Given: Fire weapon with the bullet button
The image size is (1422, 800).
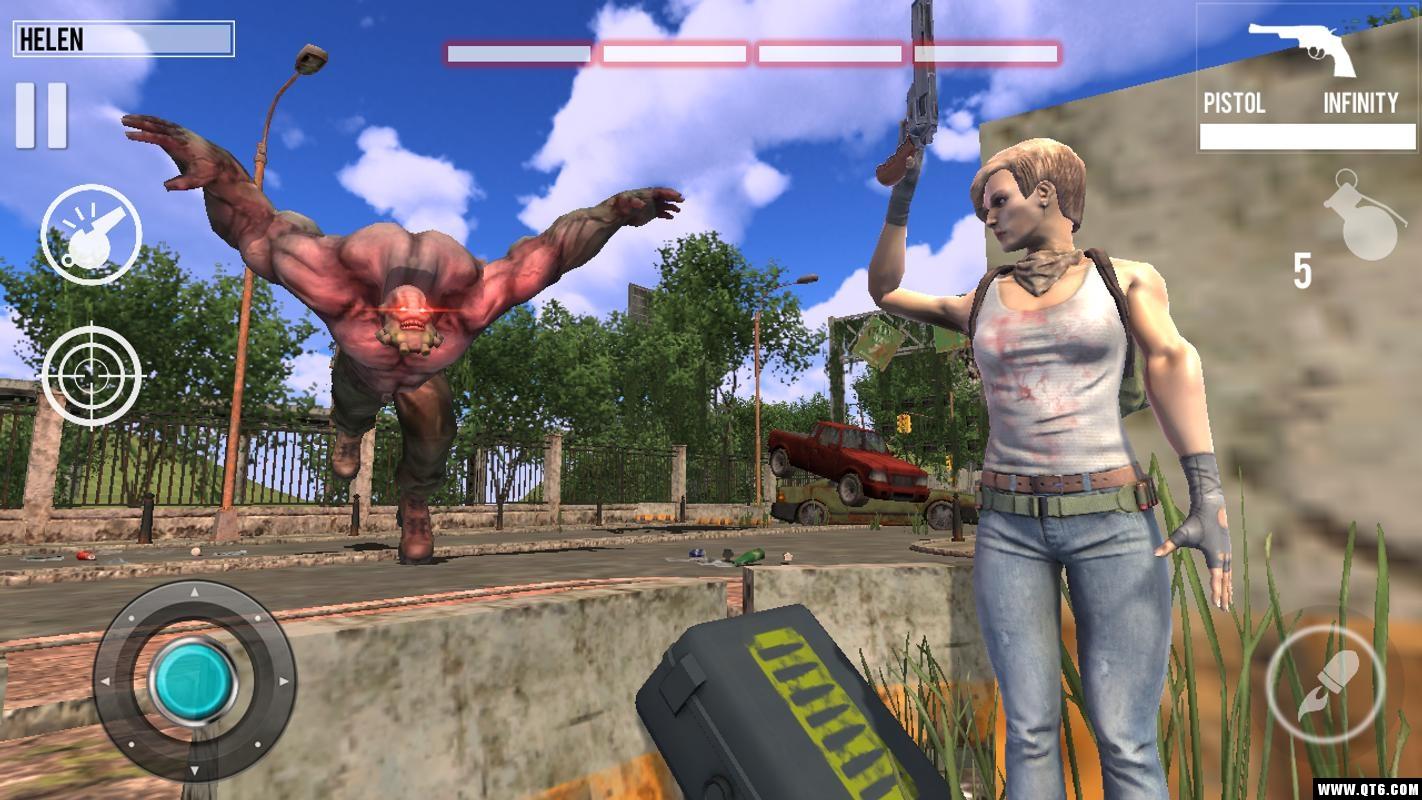Looking at the screenshot, I should [1326, 684].
